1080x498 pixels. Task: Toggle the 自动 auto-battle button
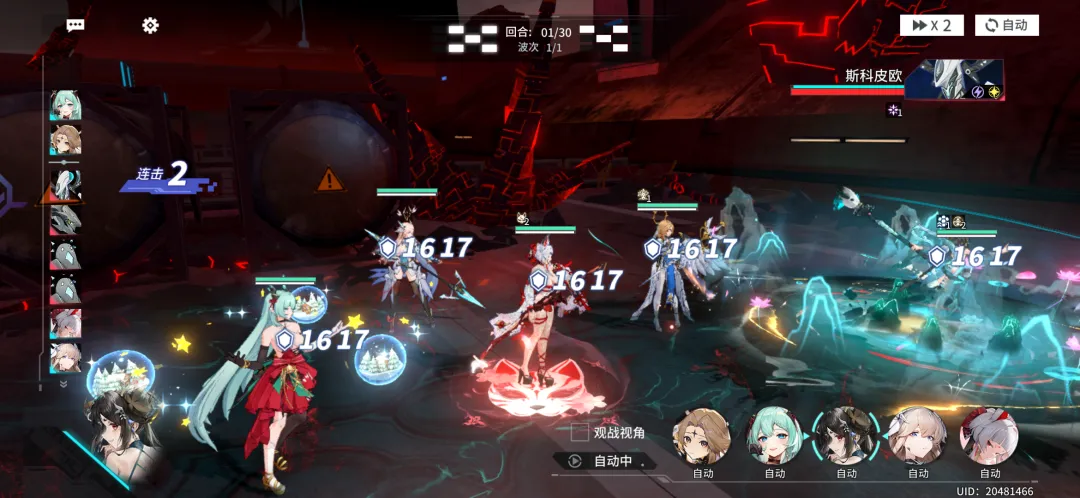pyautogui.click(x=1006, y=25)
